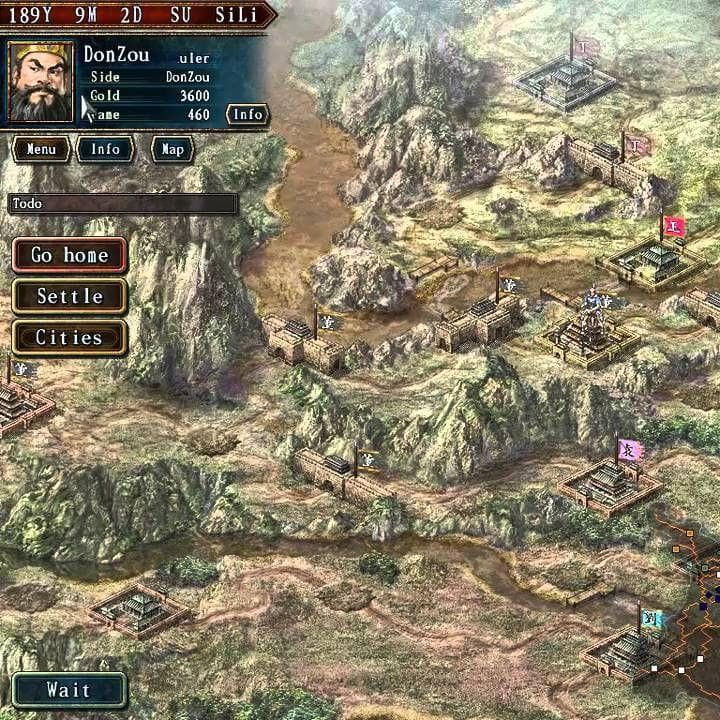720x720 pixels.
Task: Click the Todo bar
Action: click(x=123, y=204)
